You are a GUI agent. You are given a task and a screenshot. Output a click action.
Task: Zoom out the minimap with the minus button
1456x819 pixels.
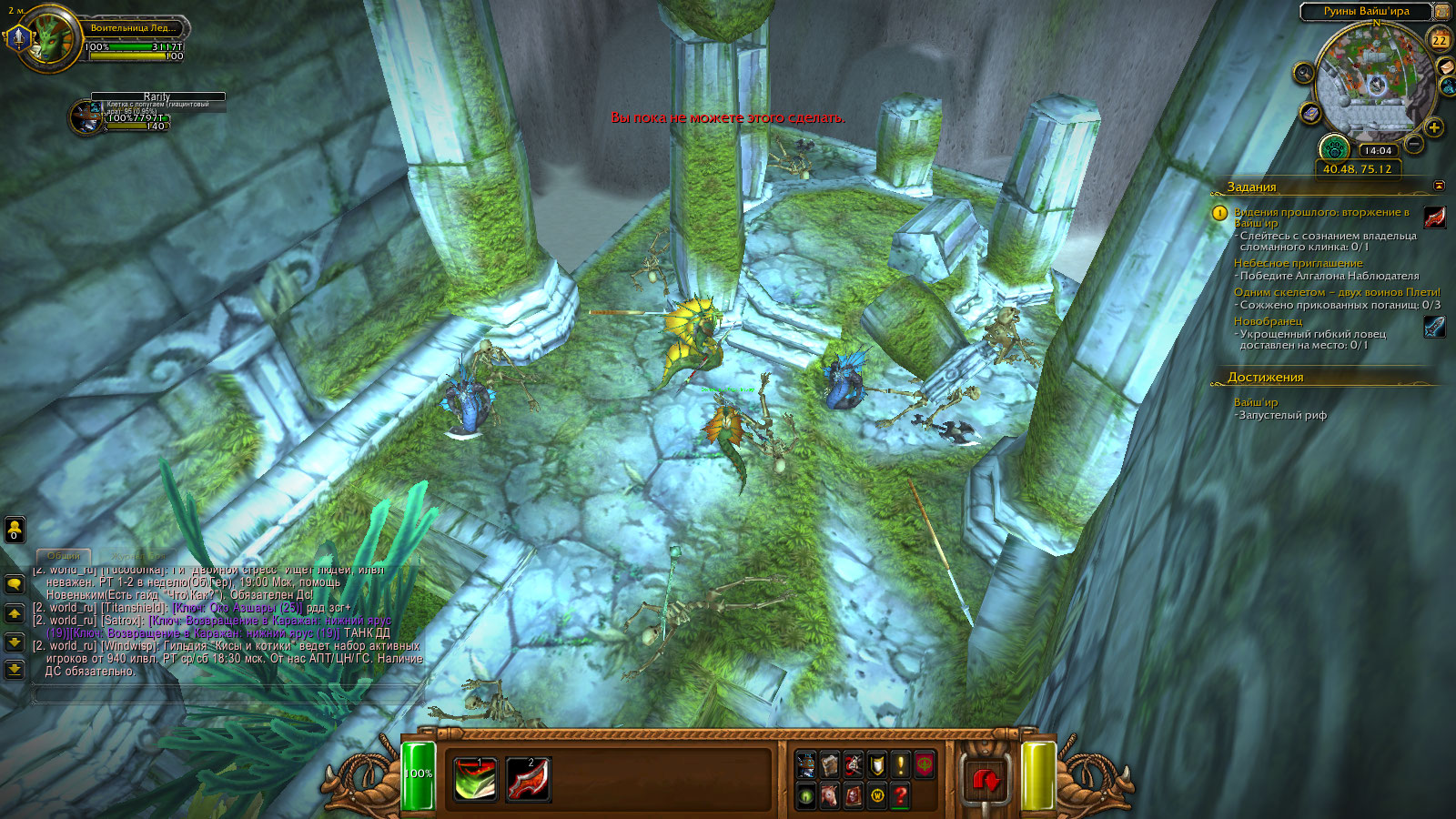1413,143
